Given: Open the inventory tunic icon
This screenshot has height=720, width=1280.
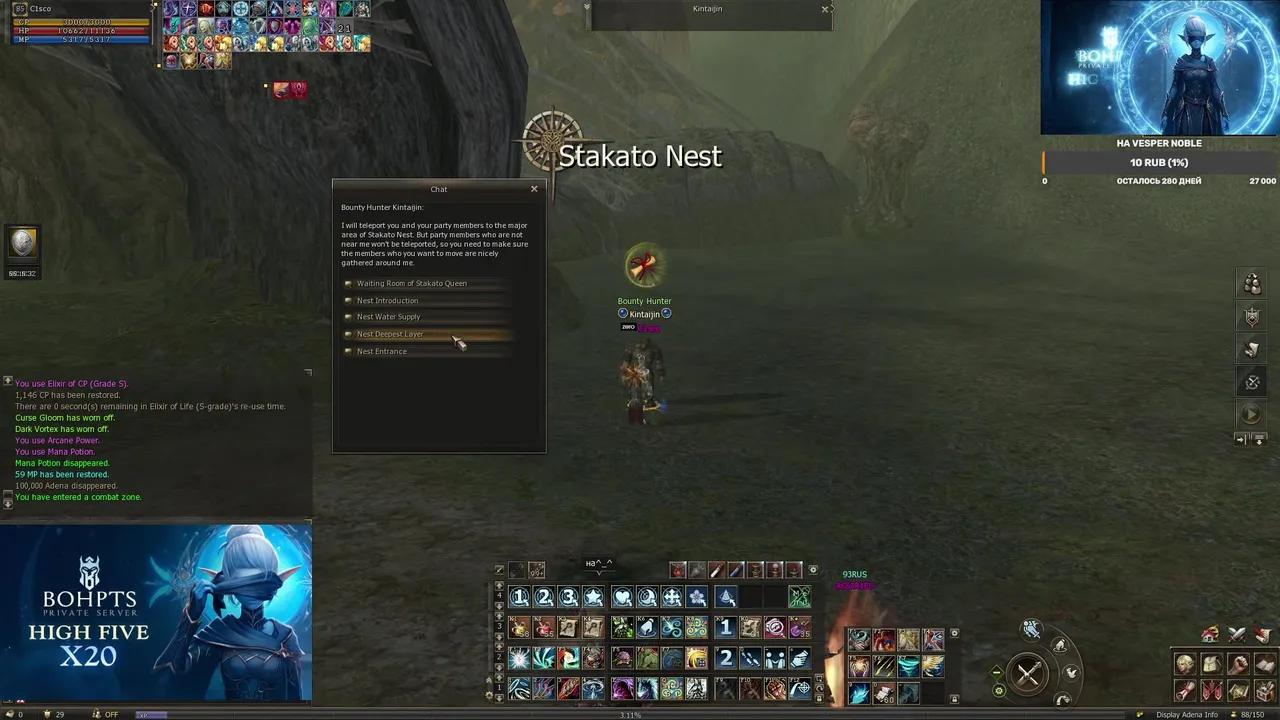Looking at the screenshot, I should click(1211, 663).
